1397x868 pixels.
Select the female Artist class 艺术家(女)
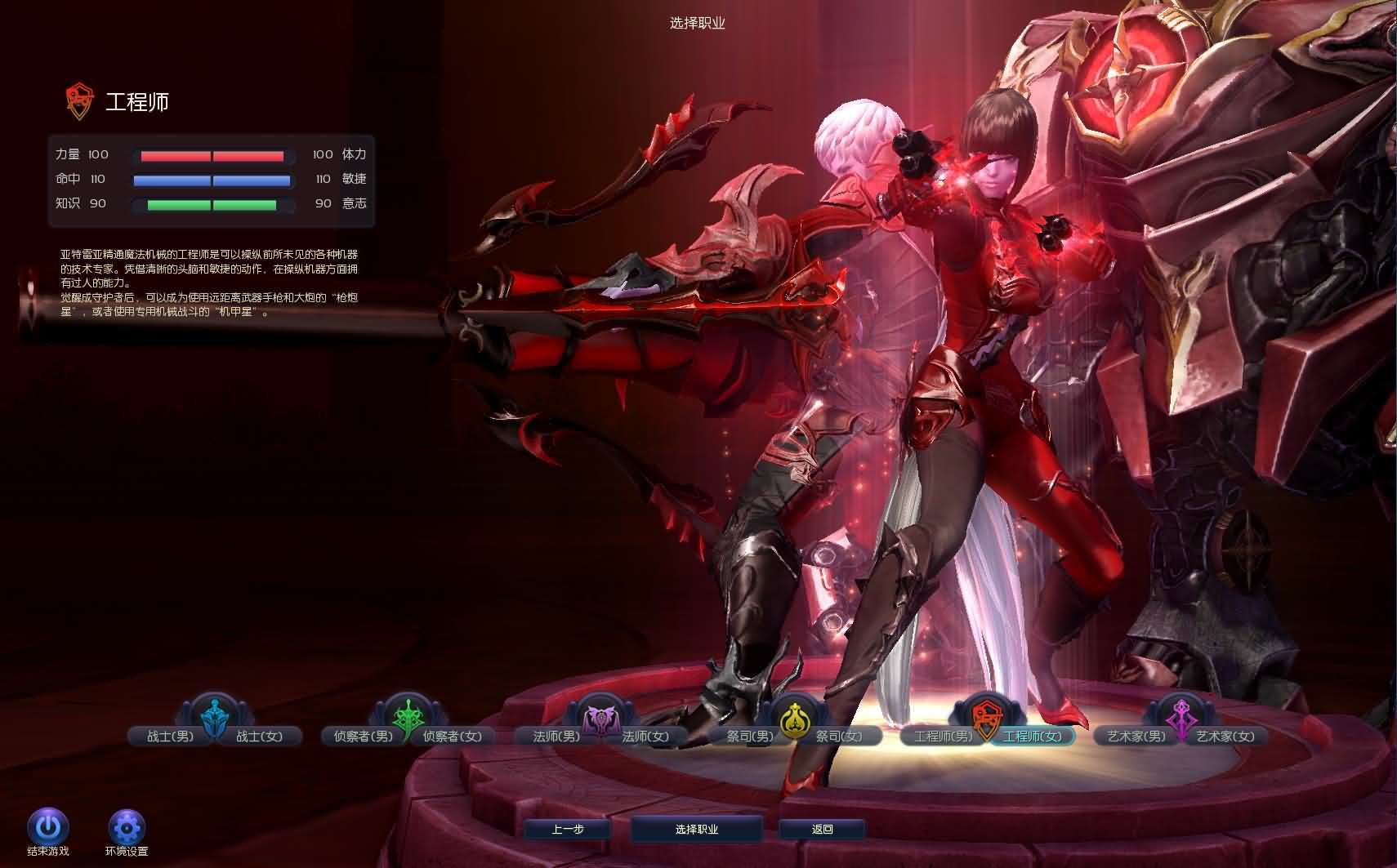[x=1225, y=737]
